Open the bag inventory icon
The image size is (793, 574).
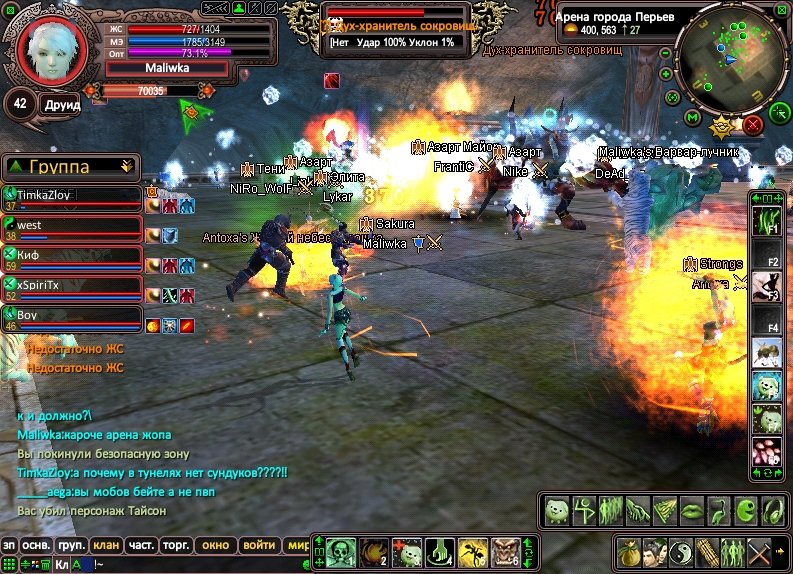627,551
